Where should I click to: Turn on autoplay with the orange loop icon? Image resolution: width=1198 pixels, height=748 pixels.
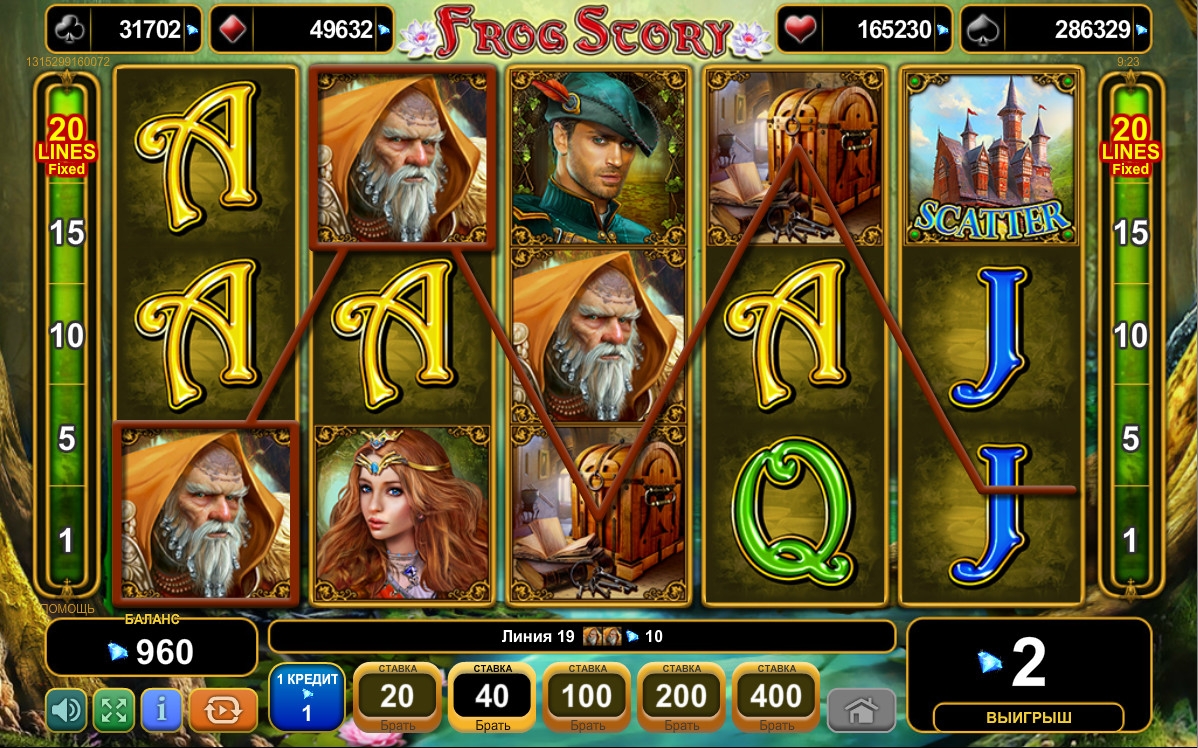[x=223, y=710]
